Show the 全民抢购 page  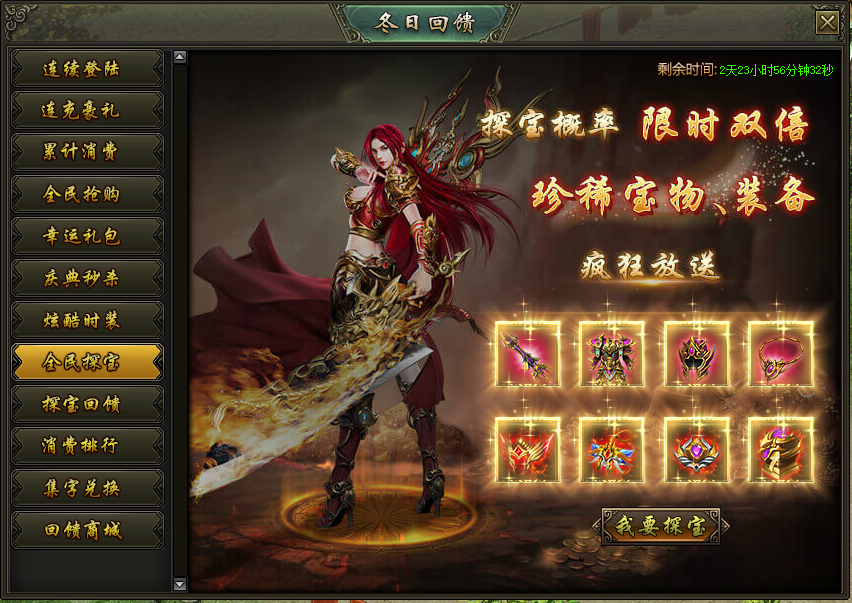click(87, 194)
